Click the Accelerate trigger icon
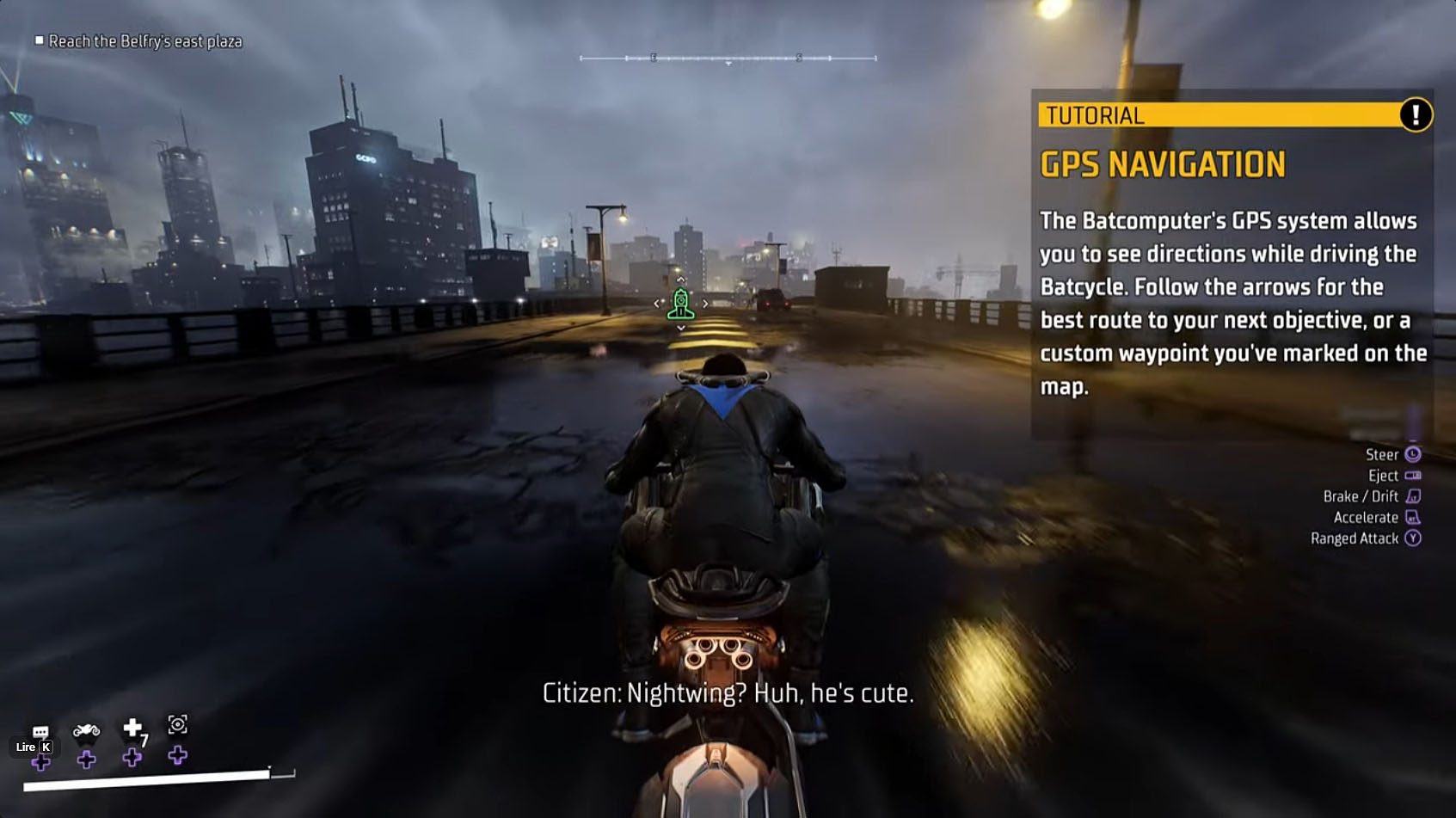The width and height of the screenshot is (1456, 818). tap(1414, 516)
